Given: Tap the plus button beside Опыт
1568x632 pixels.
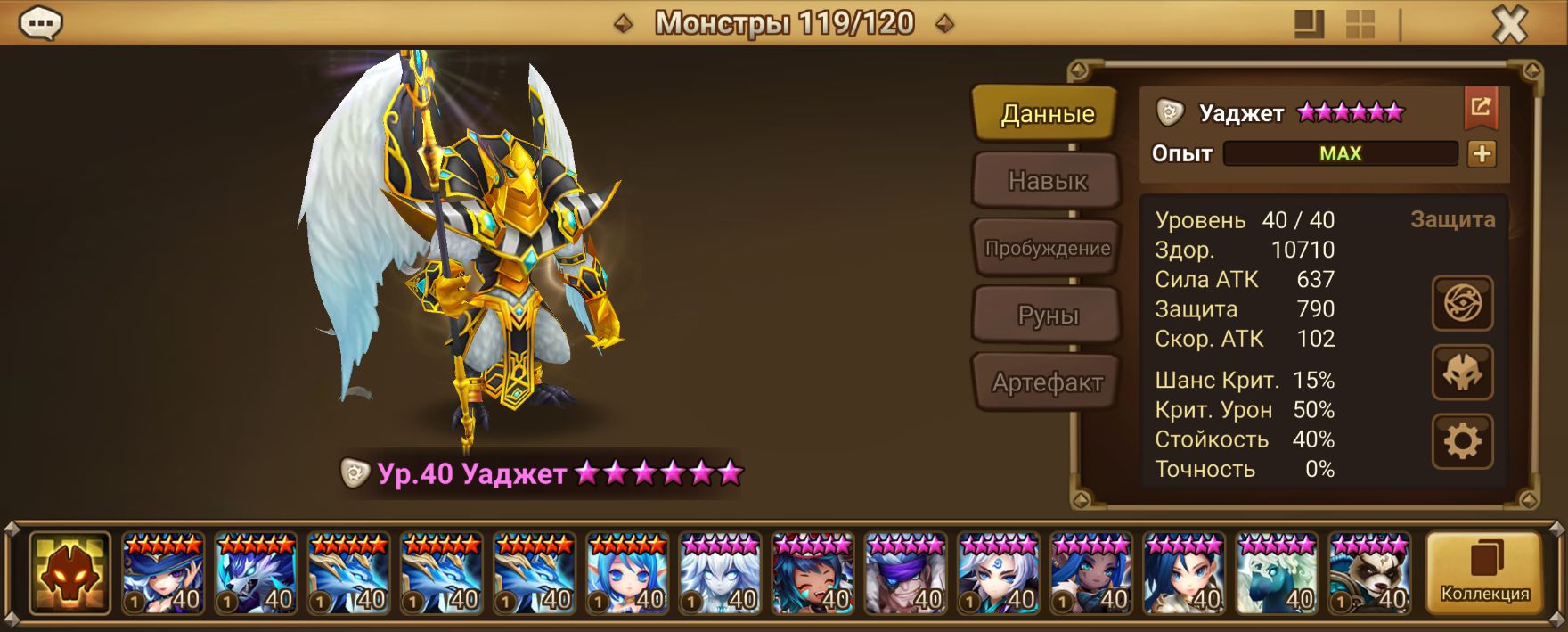Looking at the screenshot, I should pyautogui.click(x=1482, y=154).
